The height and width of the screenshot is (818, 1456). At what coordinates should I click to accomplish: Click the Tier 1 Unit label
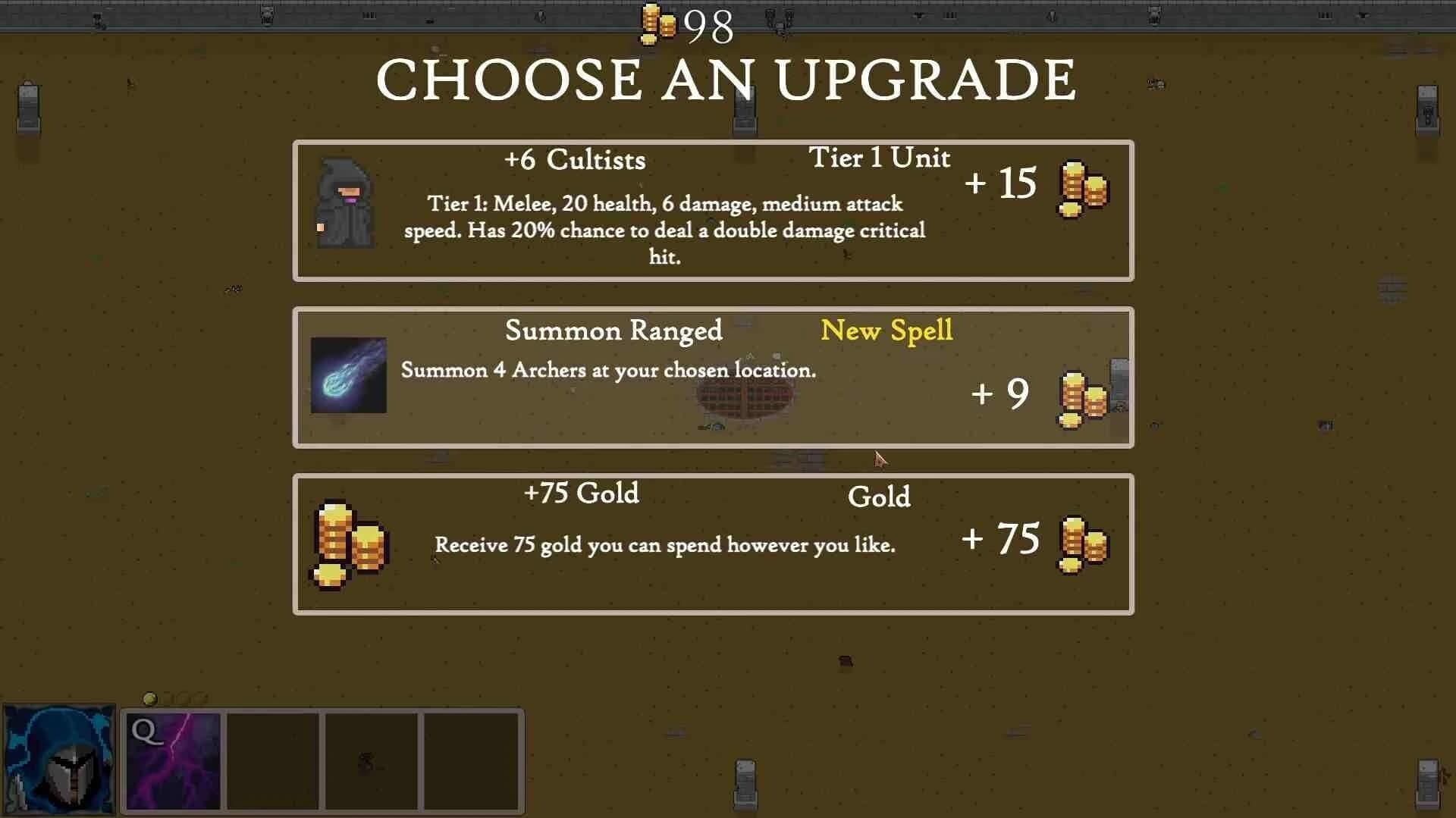click(x=878, y=158)
